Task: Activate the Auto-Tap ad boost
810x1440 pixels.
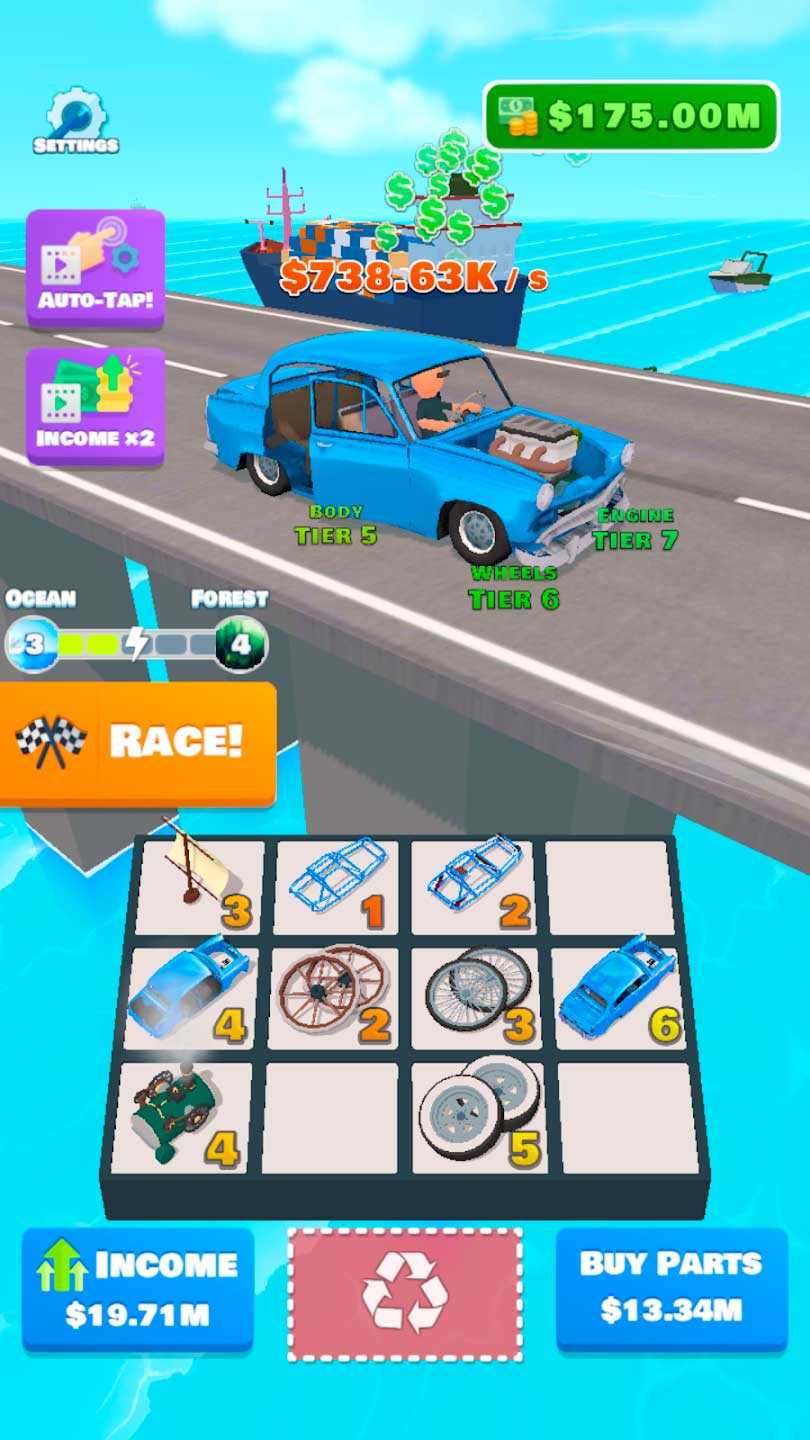Action: (95, 267)
